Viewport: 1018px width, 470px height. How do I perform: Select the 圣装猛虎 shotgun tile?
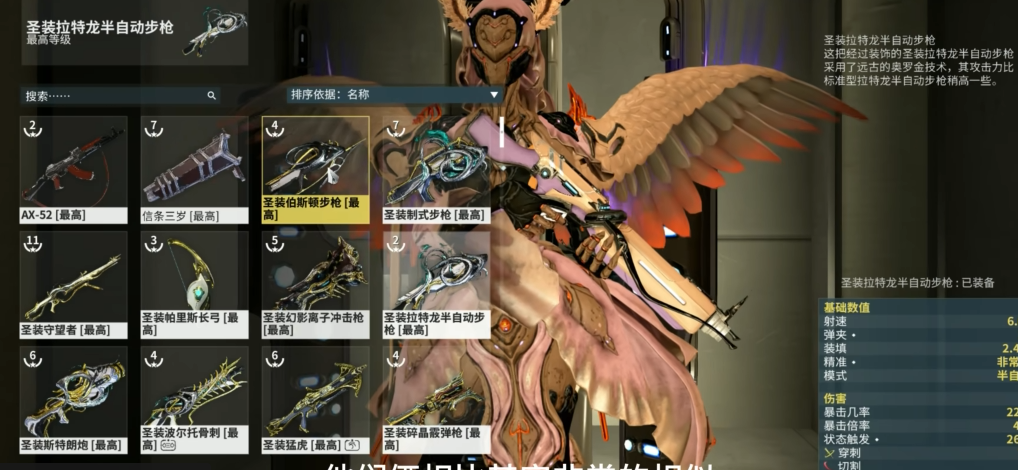[x=315, y=399]
